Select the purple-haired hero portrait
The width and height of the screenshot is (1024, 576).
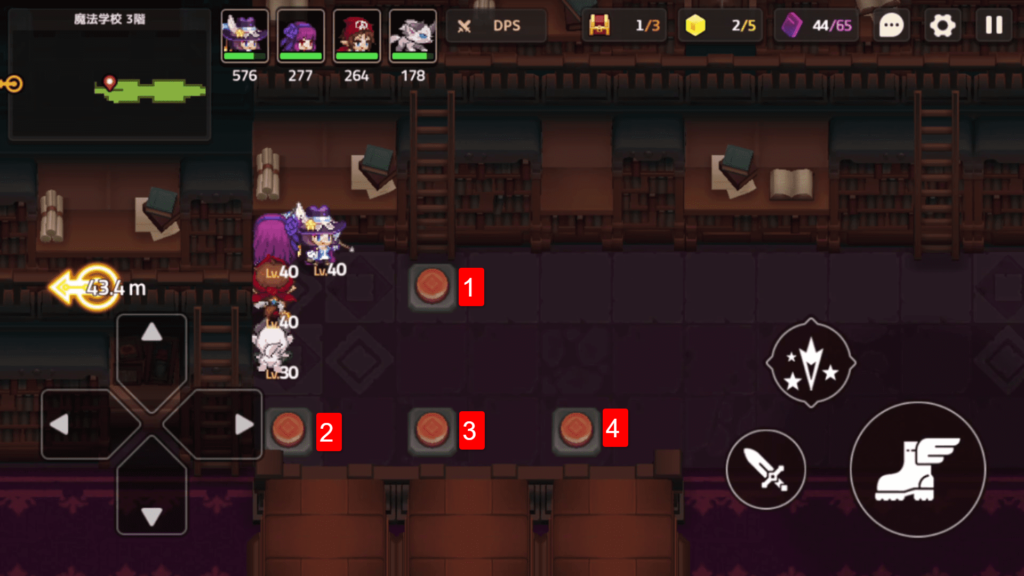tap(300, 36)
